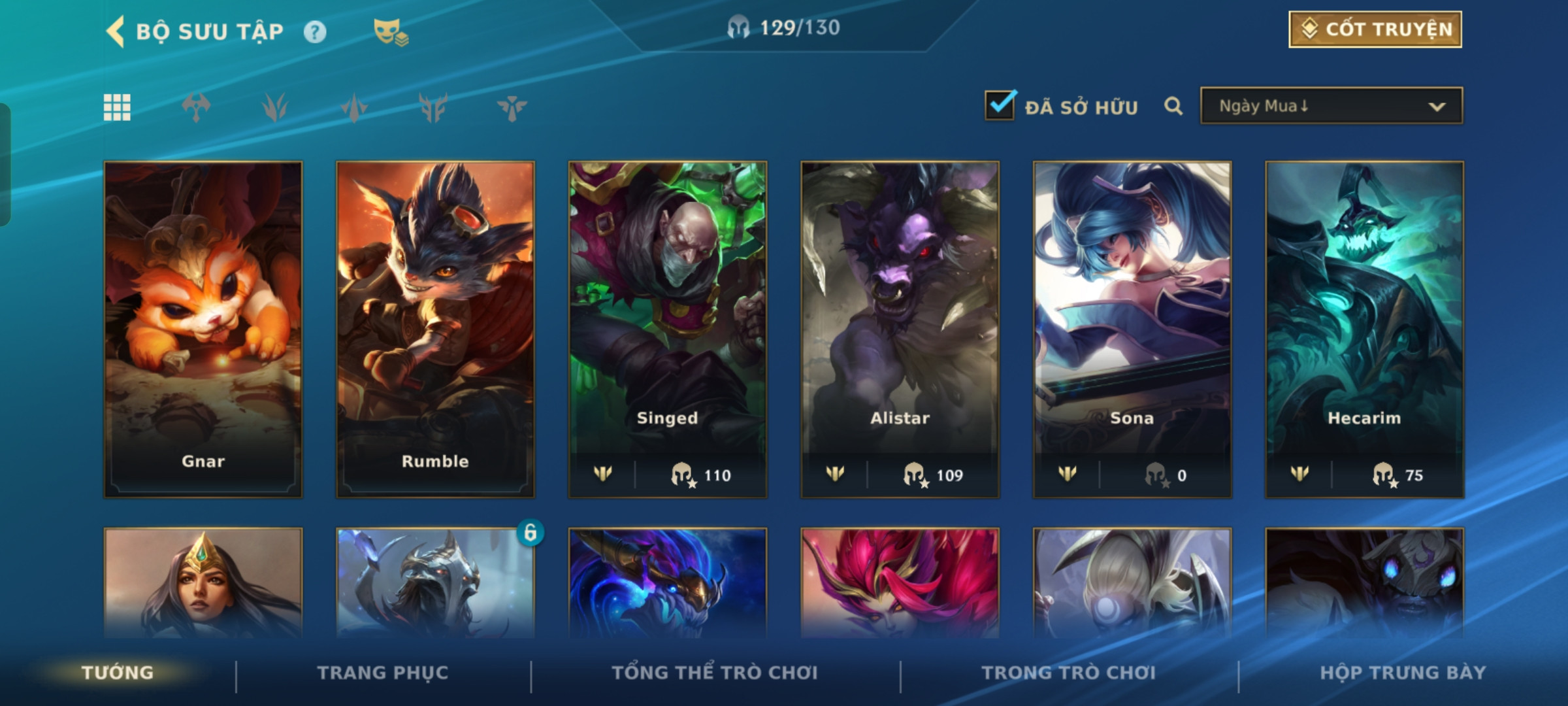
Task: View the Sona champion card
Action: click(x=1132, y=329)
